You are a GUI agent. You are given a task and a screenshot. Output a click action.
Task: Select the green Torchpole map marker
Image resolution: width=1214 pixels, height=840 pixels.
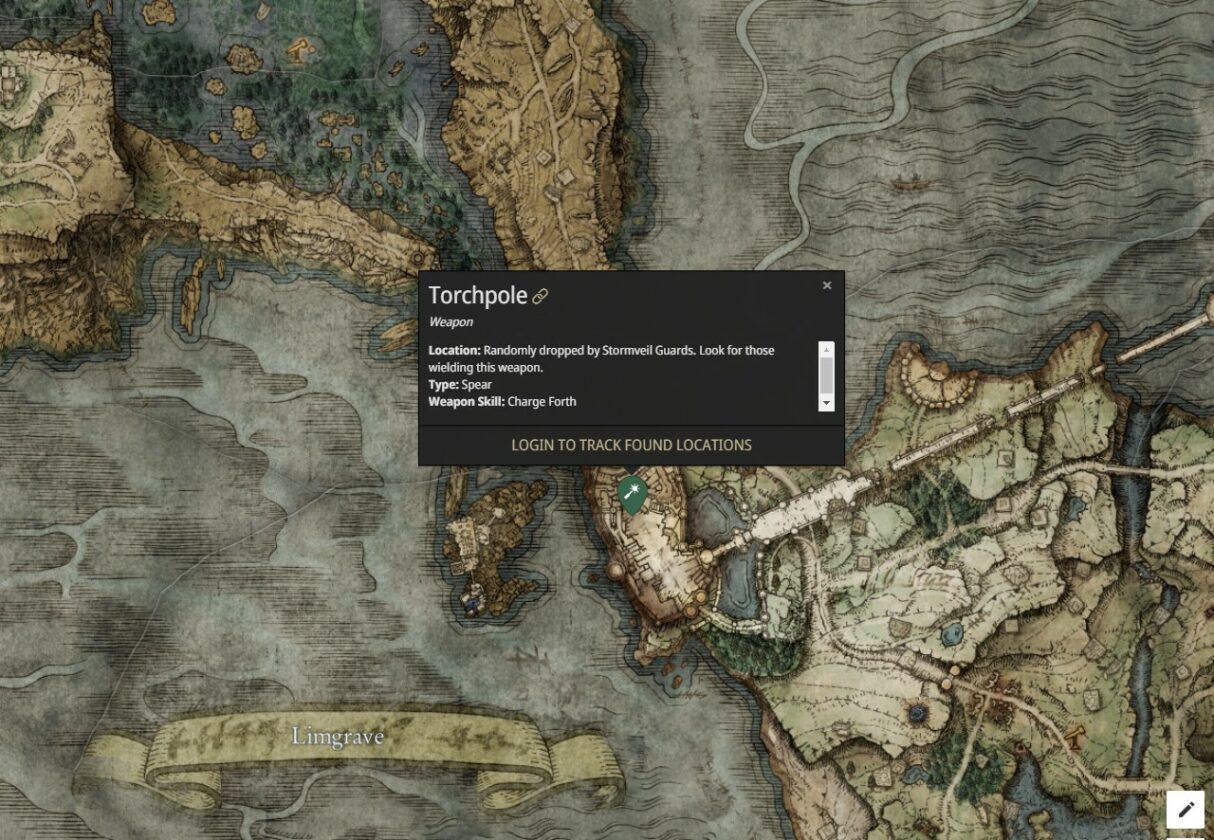(630, 493)
